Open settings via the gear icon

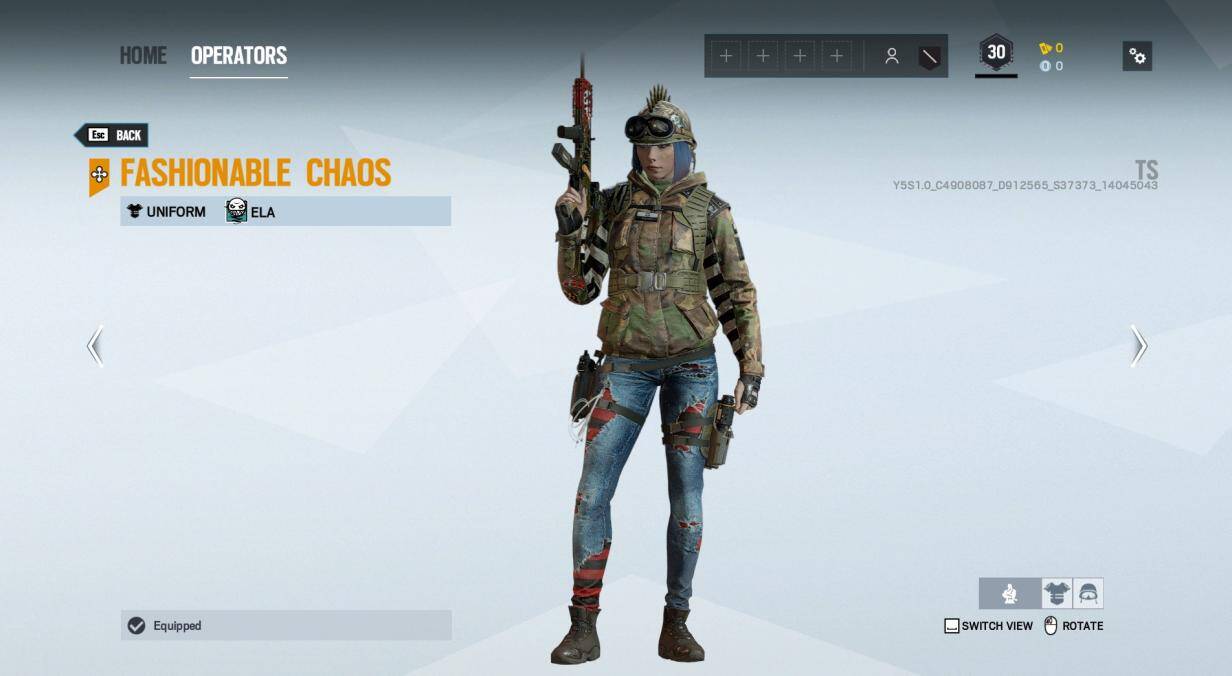(1137, 56)
